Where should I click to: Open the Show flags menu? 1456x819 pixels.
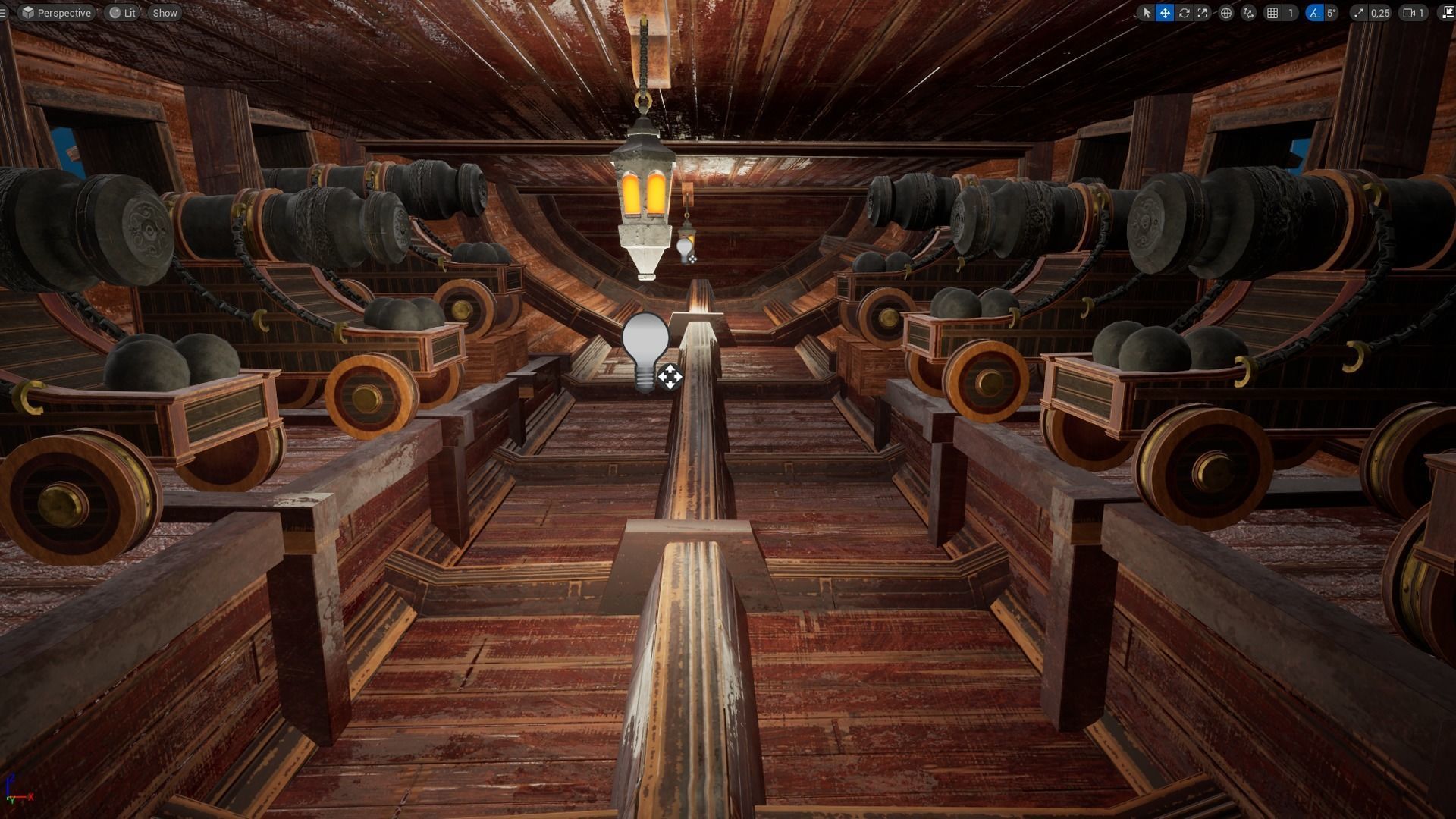(165, 13)
